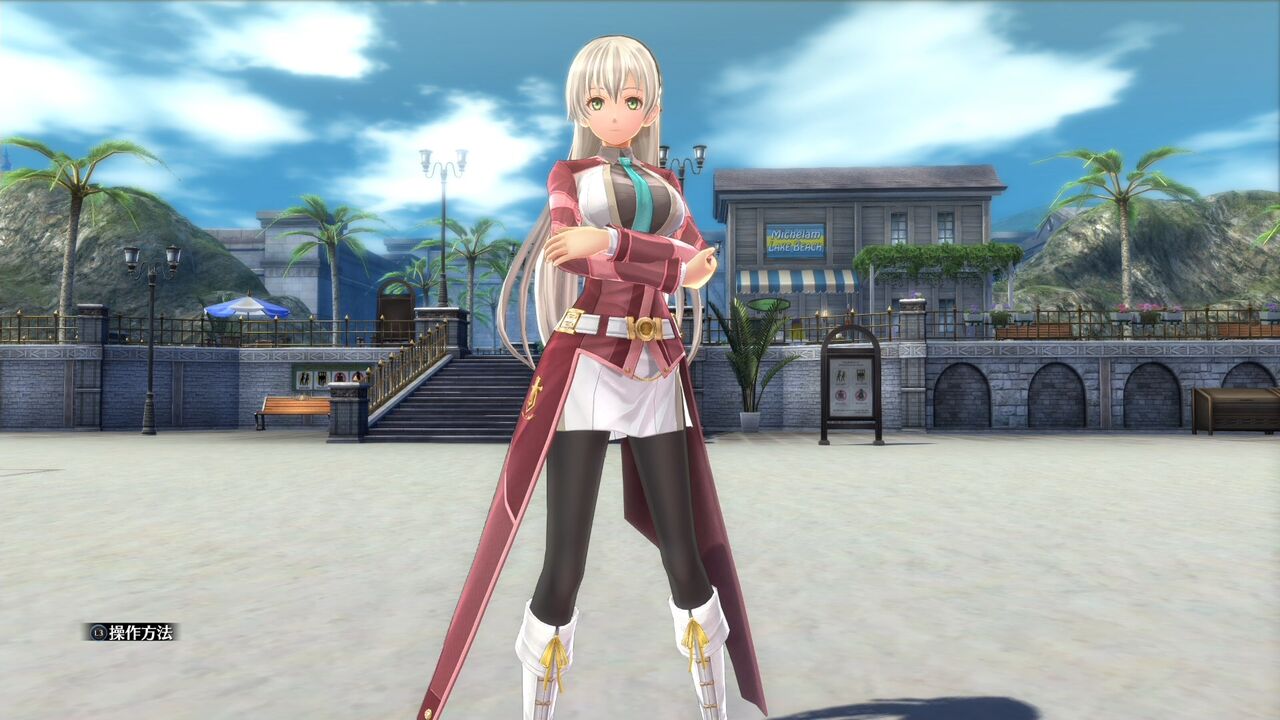
Task: Click the Michelam Lake Beach sign
Action: click(795, 236)
